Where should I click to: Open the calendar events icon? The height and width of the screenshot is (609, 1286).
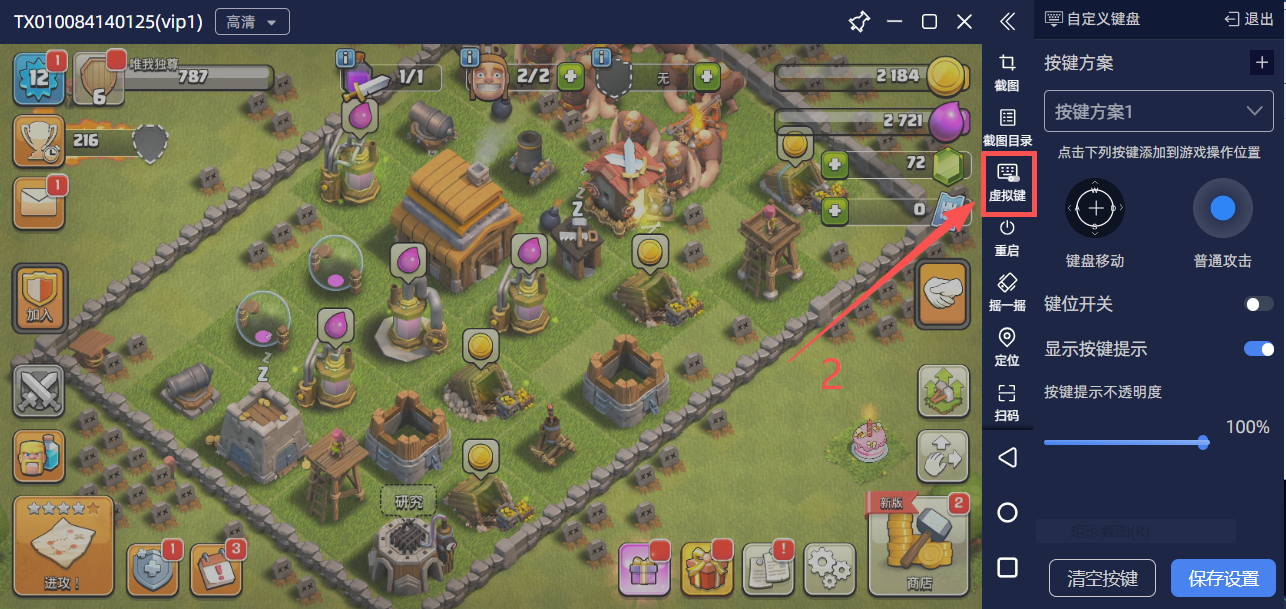tap(216, 570)
